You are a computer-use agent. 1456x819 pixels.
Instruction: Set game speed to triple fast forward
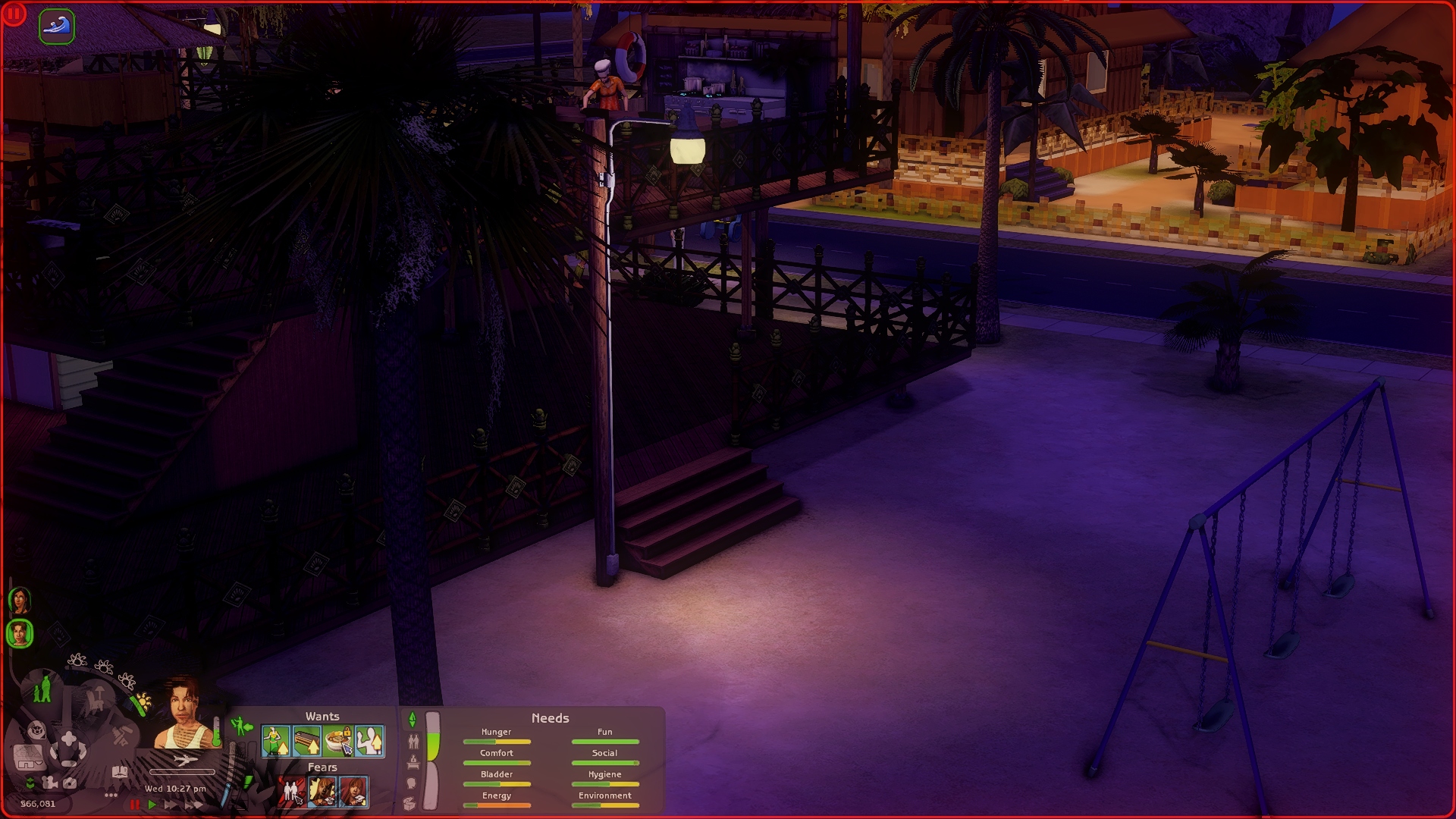pos(192,805)
